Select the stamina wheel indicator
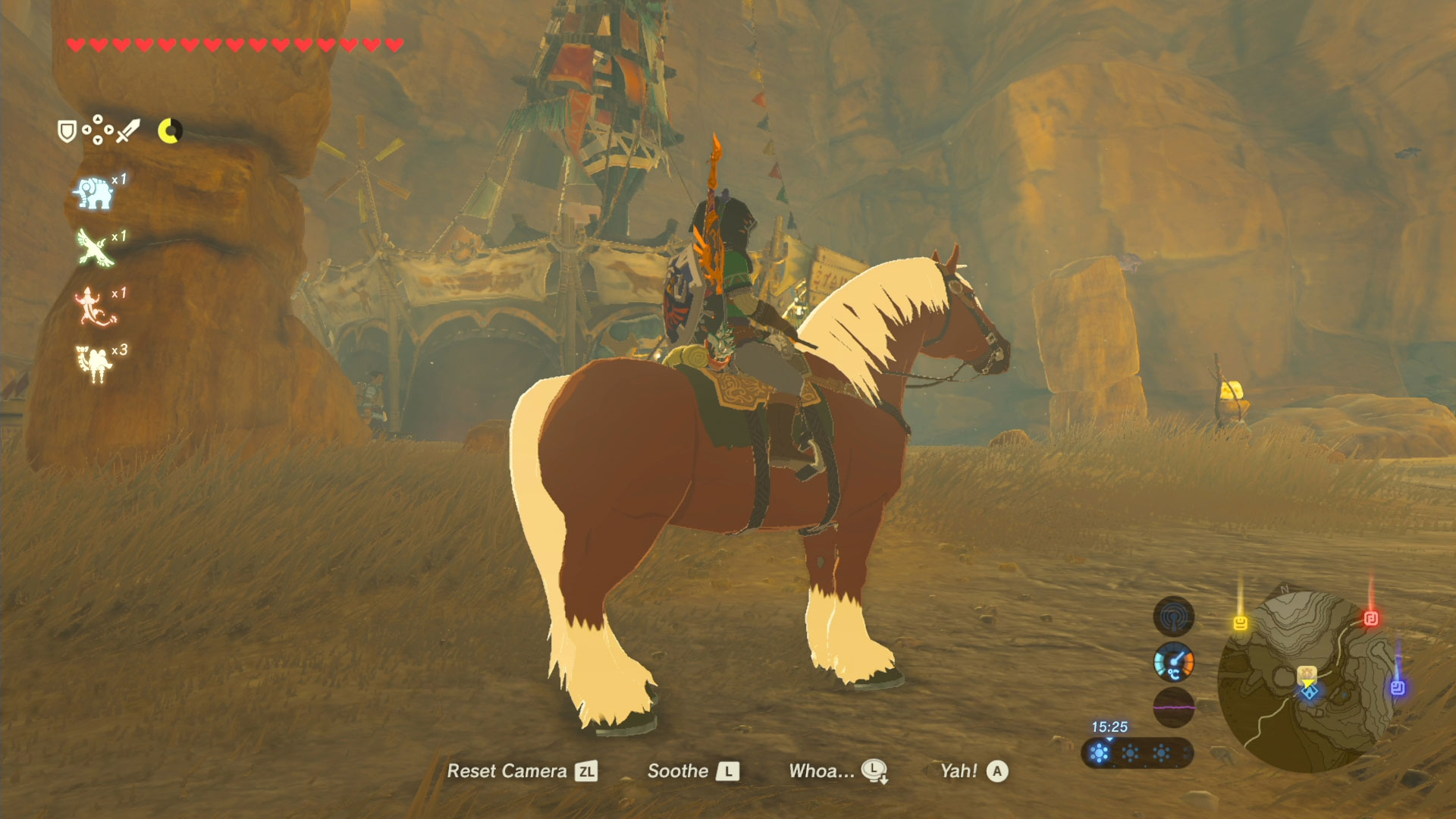1456x819 pixels. tap(170, 129)
